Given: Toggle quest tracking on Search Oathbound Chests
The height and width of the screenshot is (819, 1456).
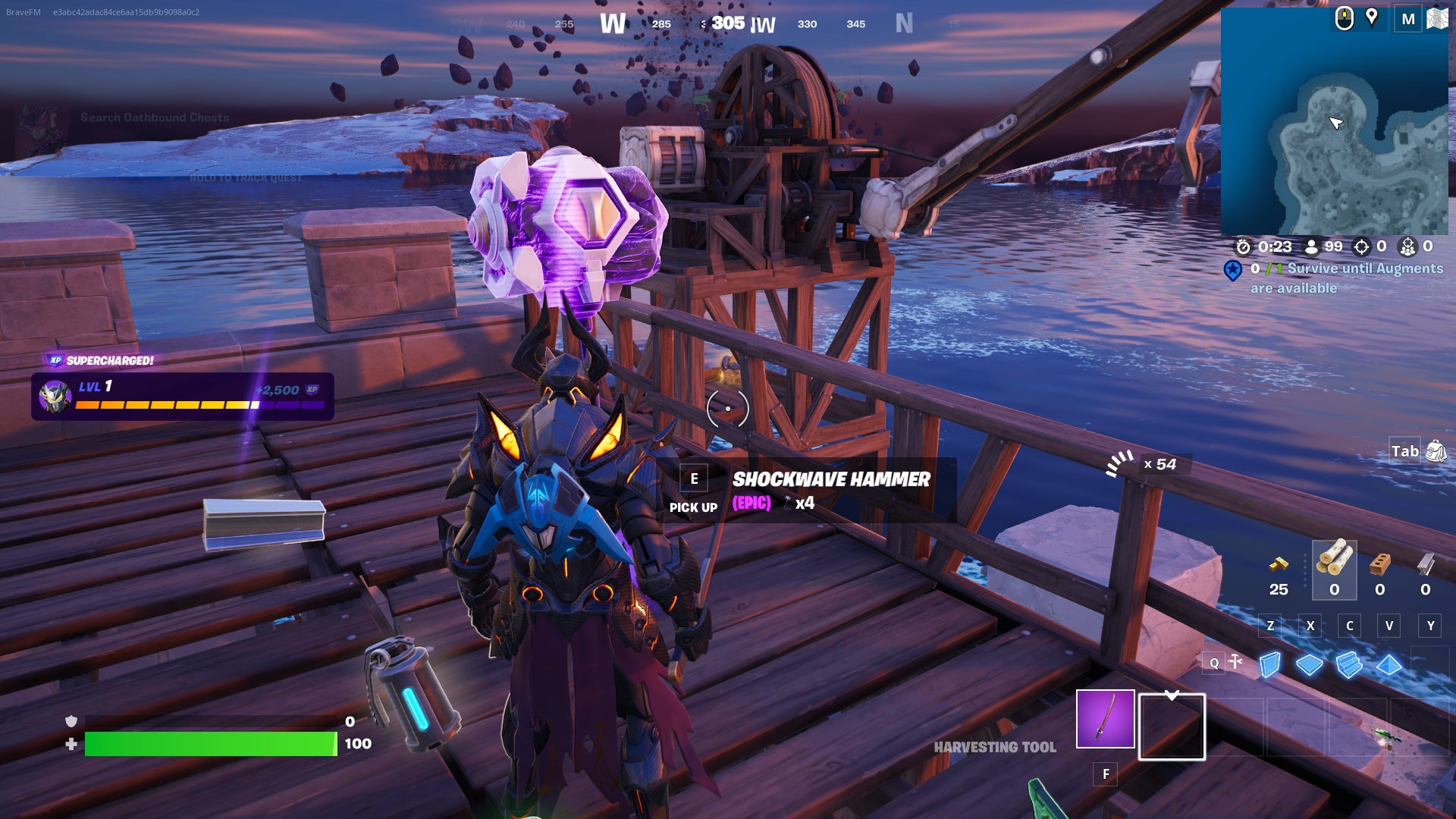Looking at the screenshot, I should click(x=154, y=118).
